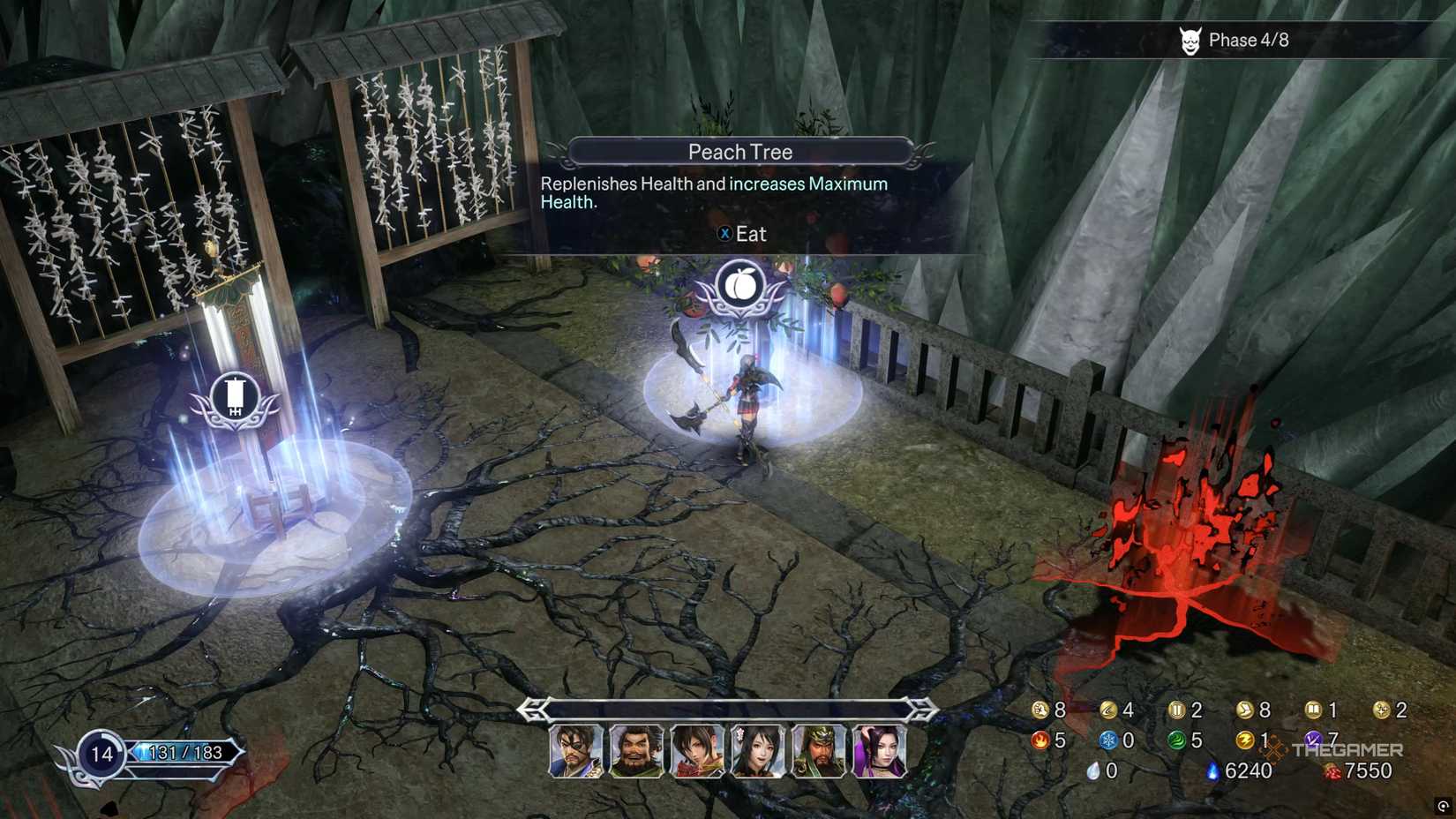The height and width of the screenshot is (819, 1456).
Task: Expand party roster using the left chevron arrow
Action: [533, 708]
